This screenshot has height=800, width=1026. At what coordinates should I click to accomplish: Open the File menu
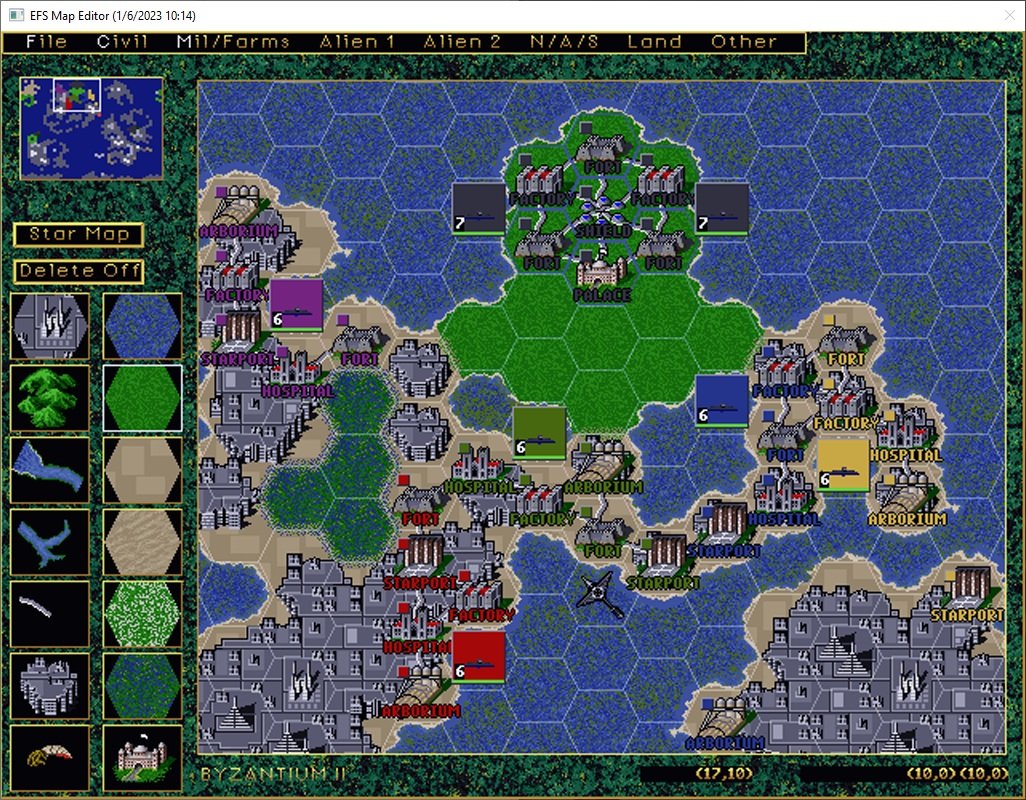[47, 42]
